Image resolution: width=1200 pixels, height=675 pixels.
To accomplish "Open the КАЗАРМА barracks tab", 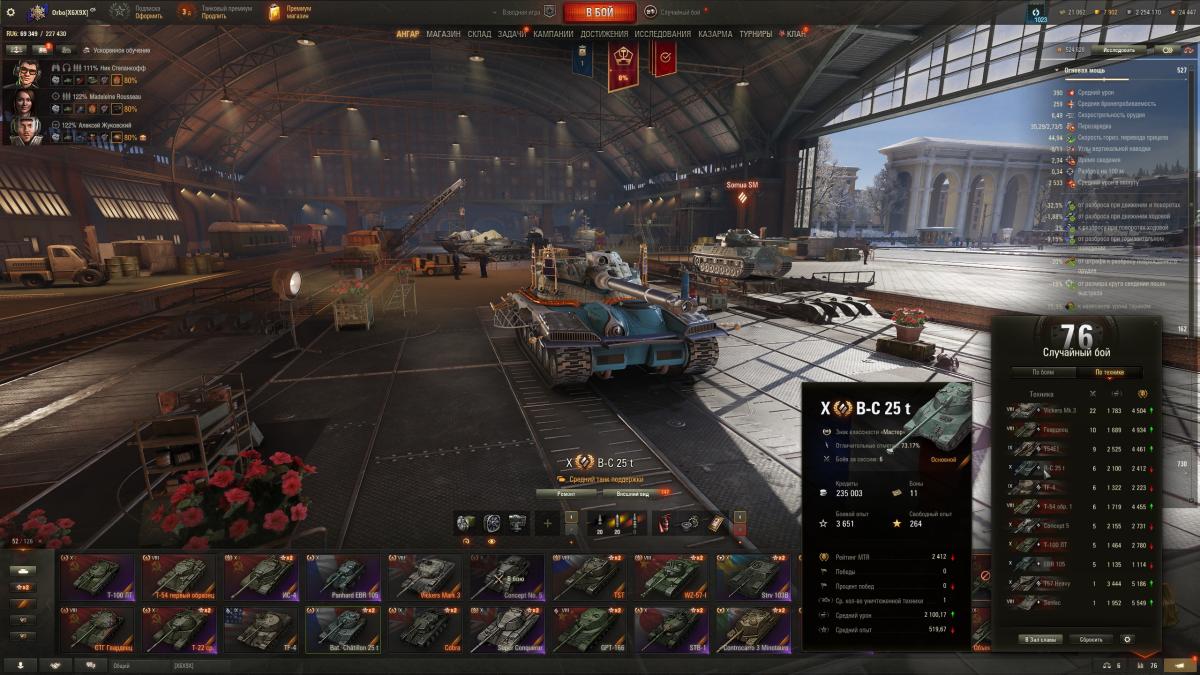I will (x=715, y=34).
